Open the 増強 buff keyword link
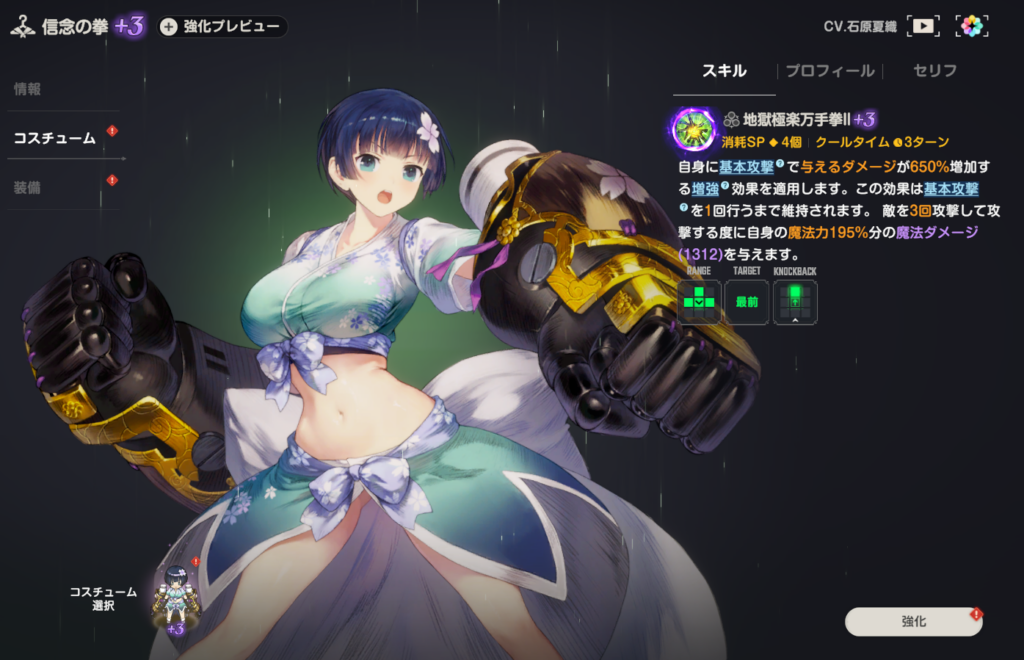This screenshot has height=660, width=1024. click(x=705, y=188)
